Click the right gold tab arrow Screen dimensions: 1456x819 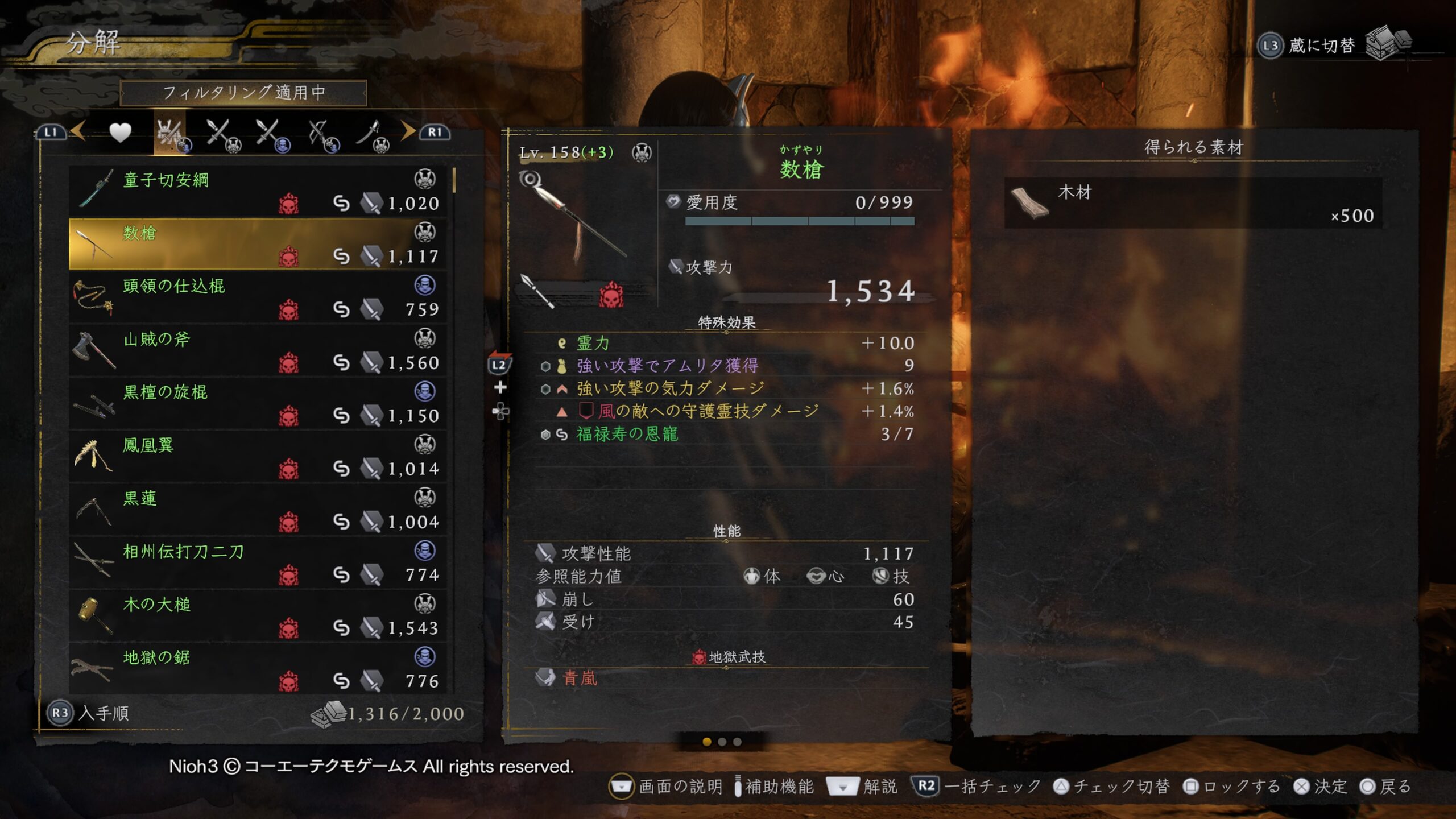point(408,131)
